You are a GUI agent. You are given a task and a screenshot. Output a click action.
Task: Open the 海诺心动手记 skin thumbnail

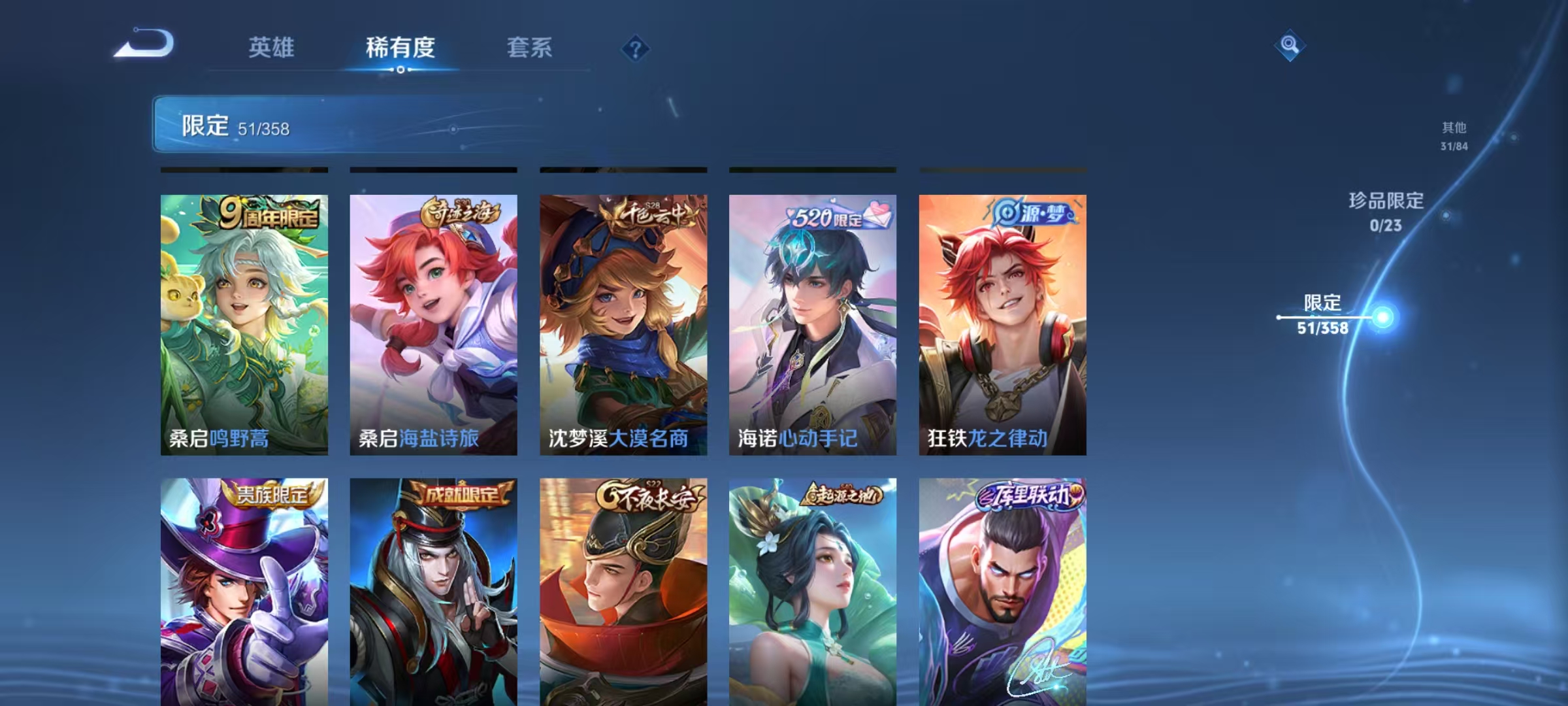pos(813,327)
